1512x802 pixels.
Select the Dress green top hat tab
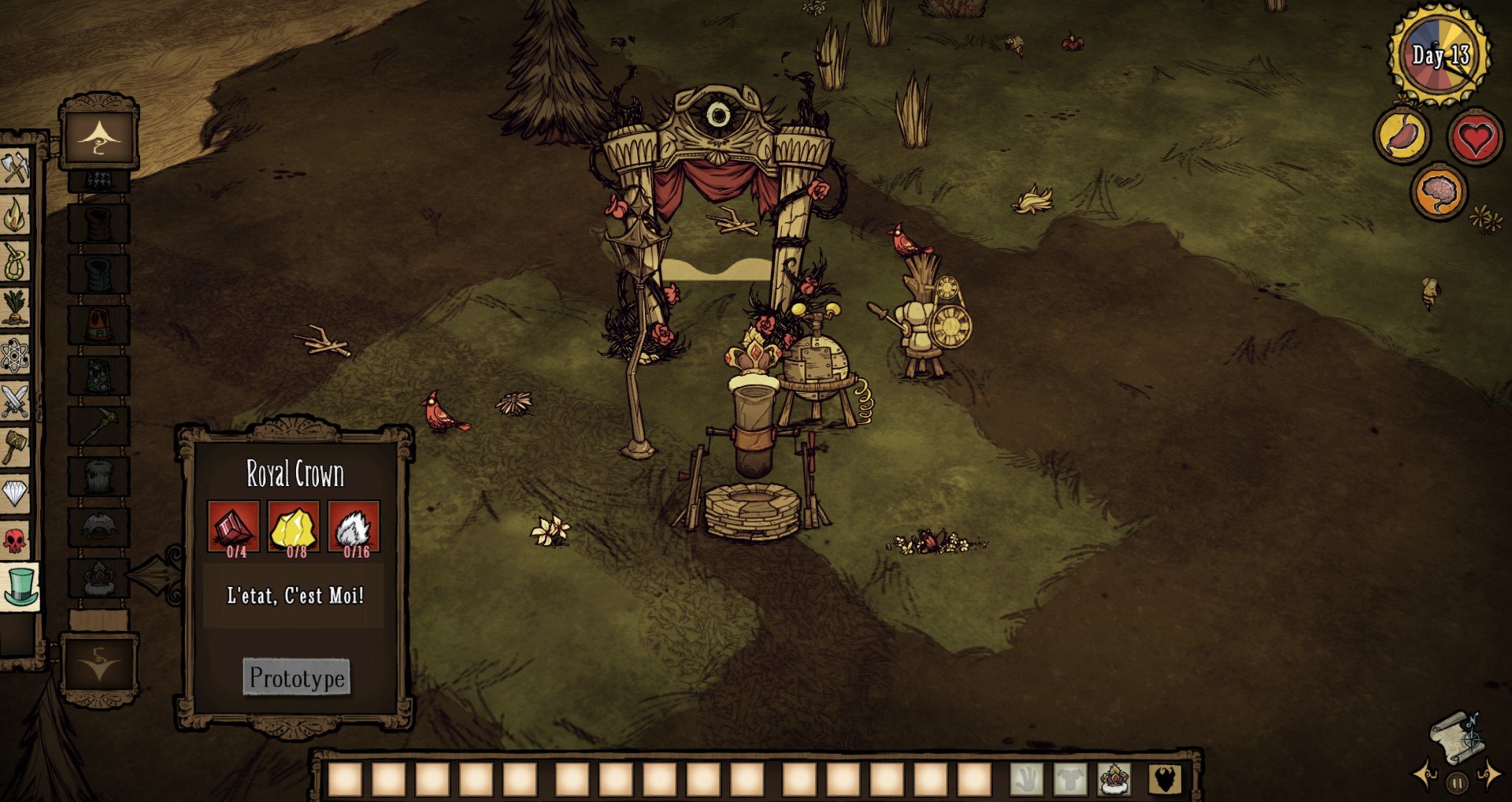click(20, 588)
